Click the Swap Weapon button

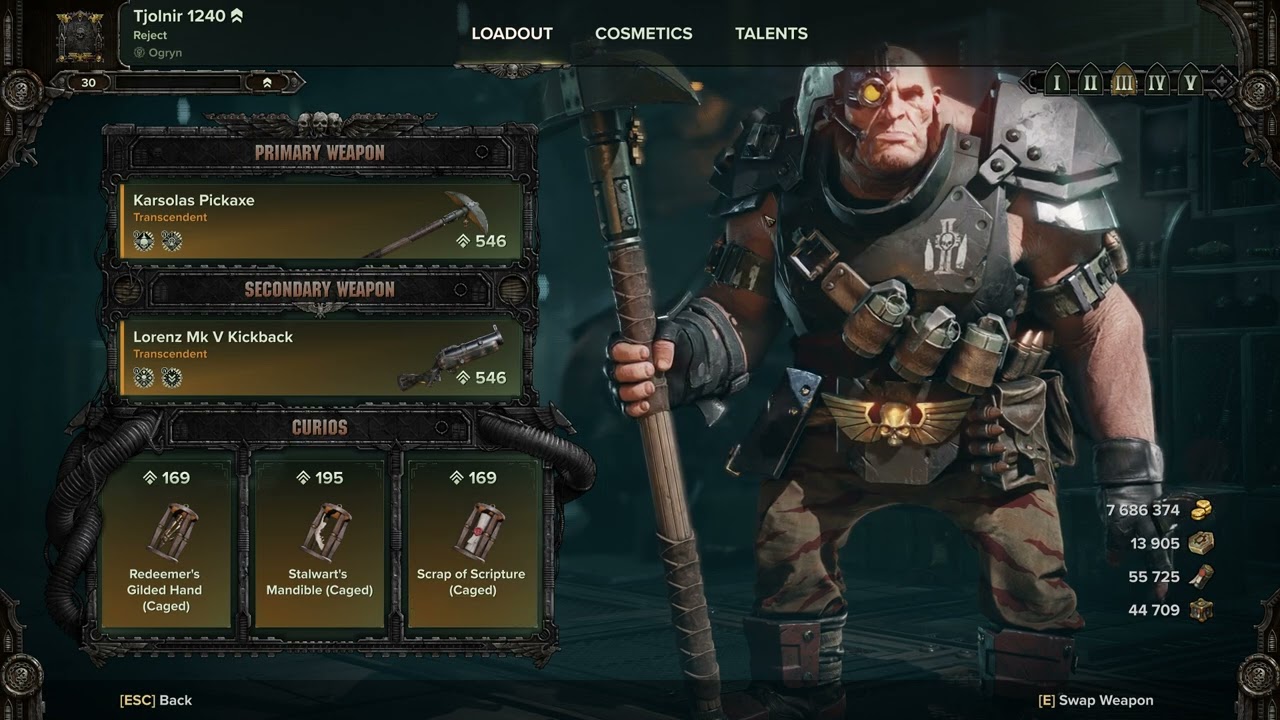tap(1096, 700)
